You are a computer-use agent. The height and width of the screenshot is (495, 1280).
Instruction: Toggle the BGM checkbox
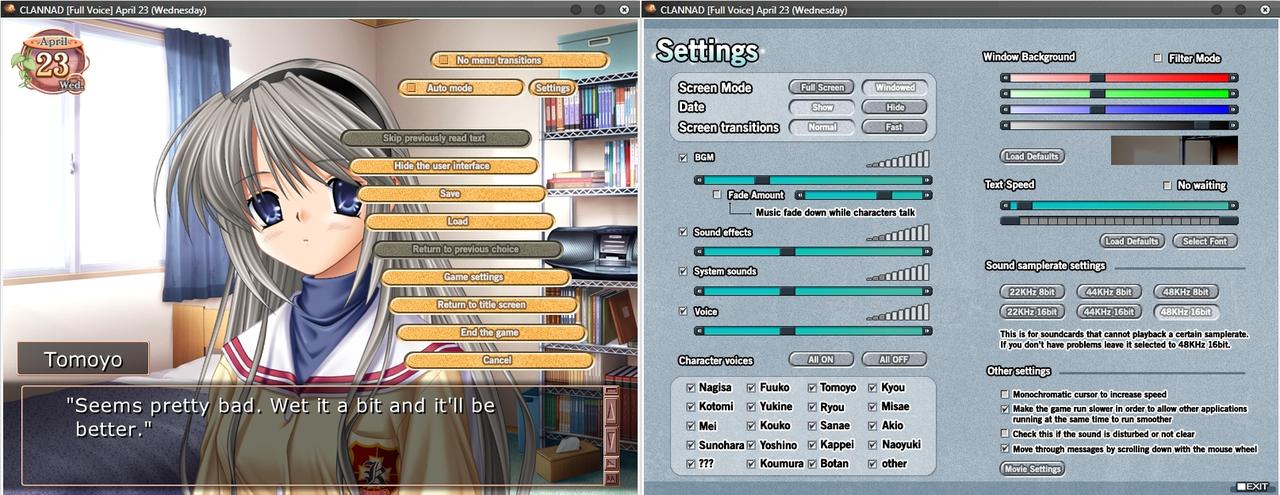pos(683,158)
